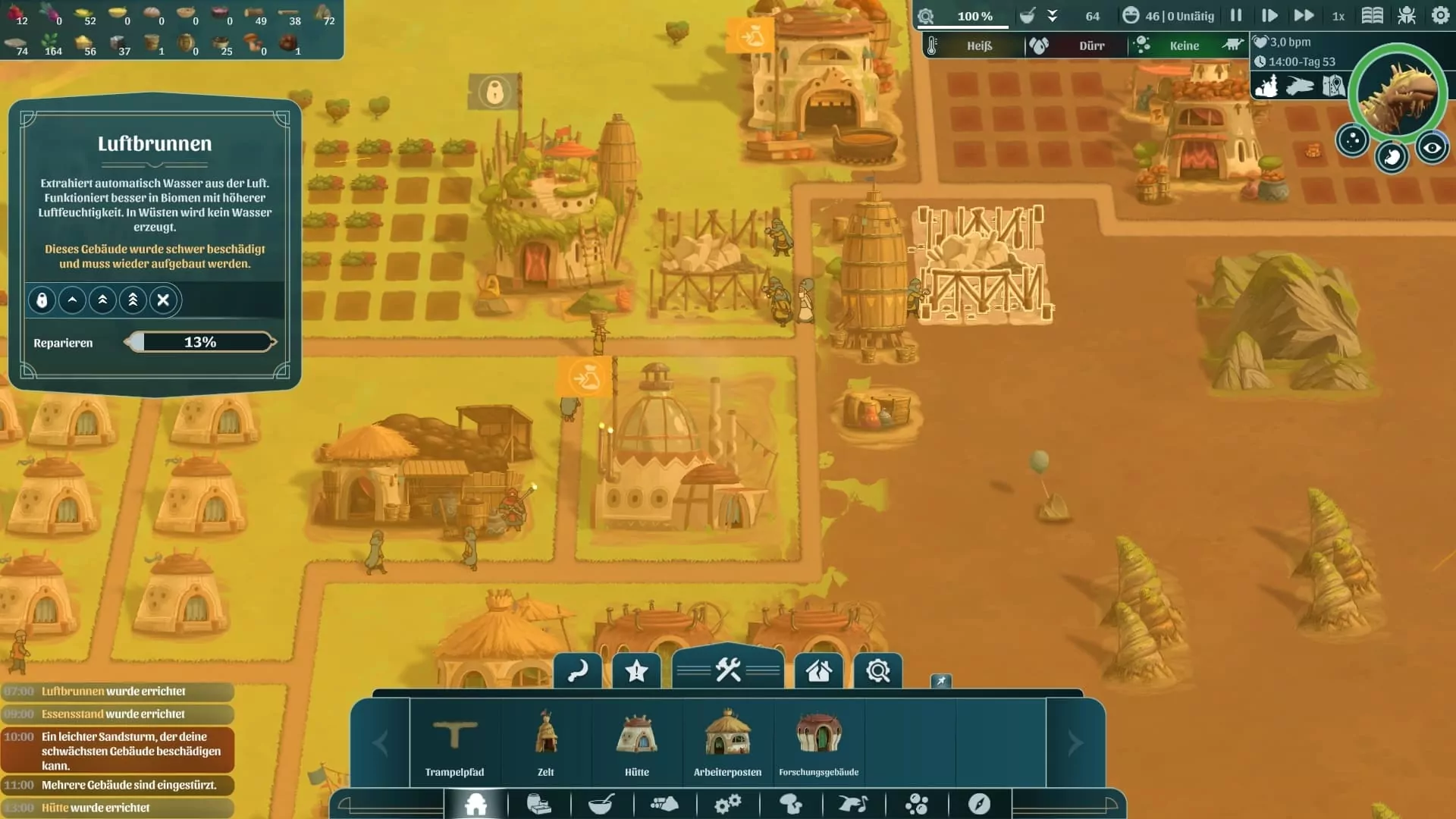Open the creature portrait view
The width and height of the screenshot is (1456, 819).
click(1398, 93)
